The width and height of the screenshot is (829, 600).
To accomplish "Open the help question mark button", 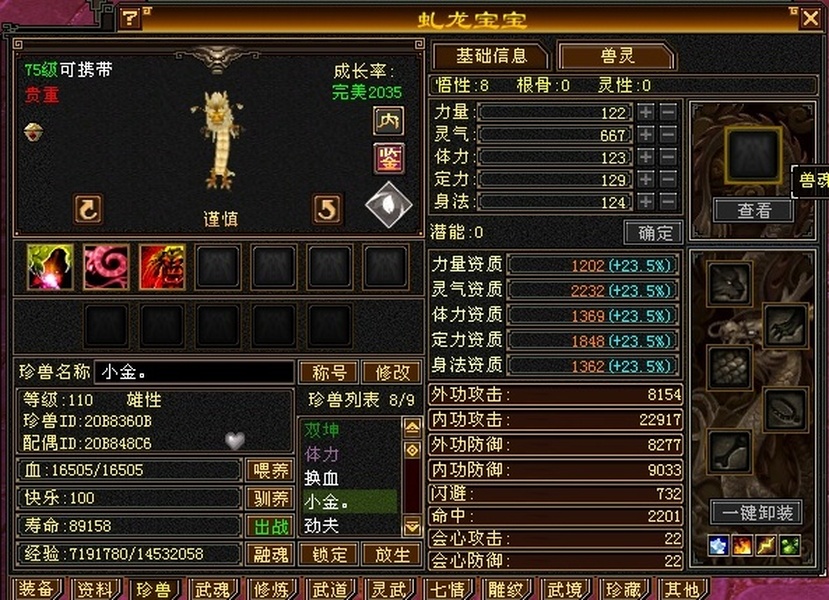I will pyautogui.click(x=130, y=17).
